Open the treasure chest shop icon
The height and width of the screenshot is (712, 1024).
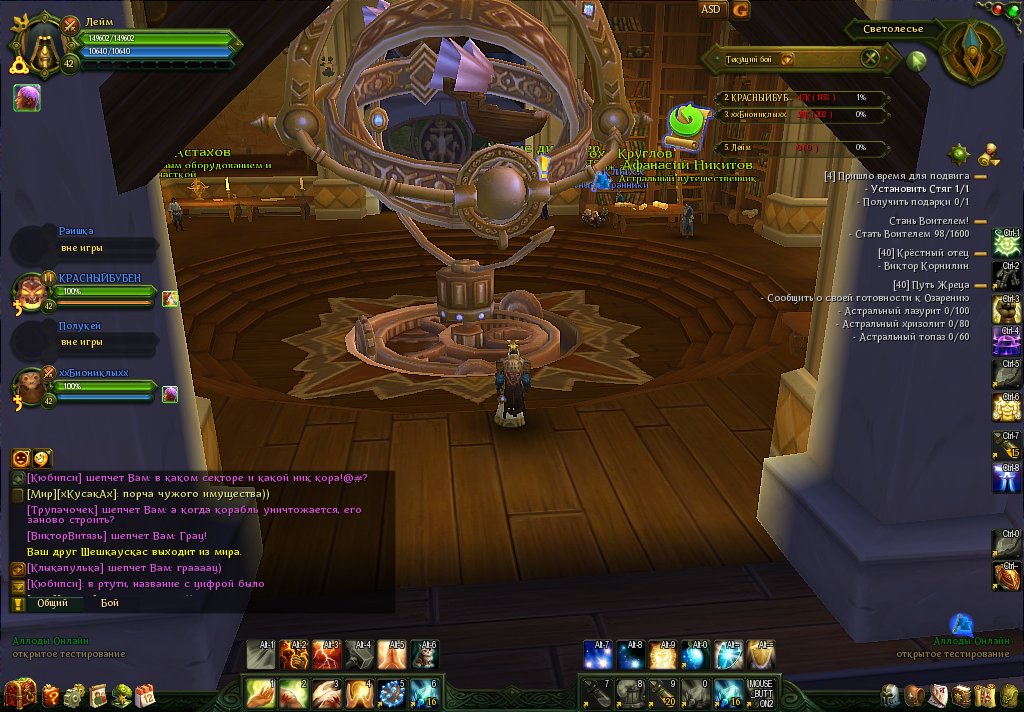pos(19,693)
